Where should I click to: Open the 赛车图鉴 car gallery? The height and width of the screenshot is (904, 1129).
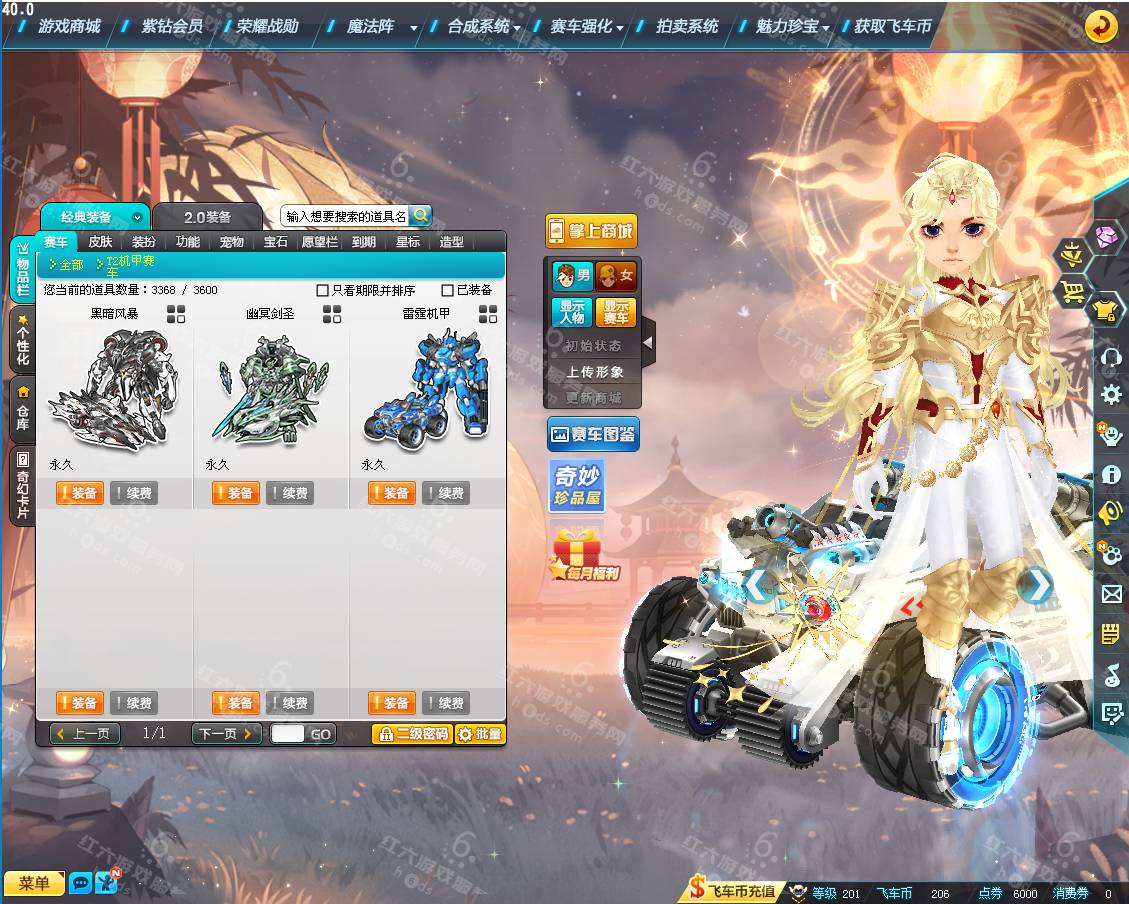[x=592, y=435]
